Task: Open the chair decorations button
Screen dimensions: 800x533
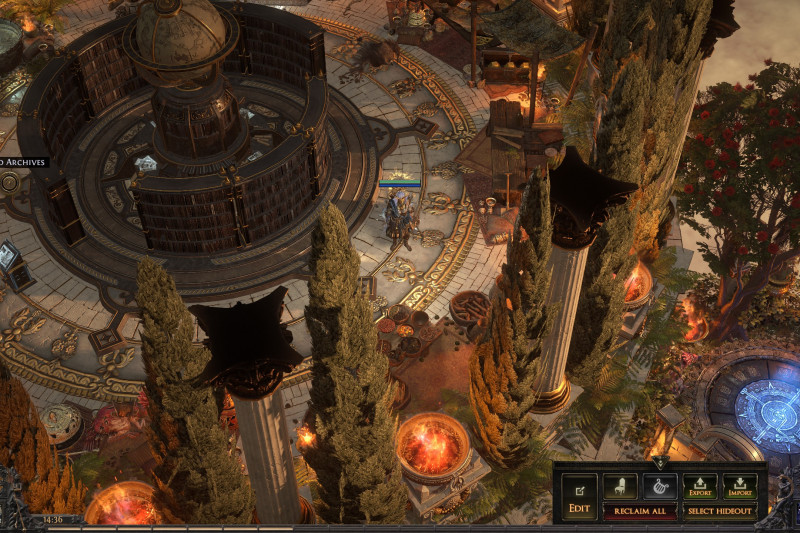Action: pos(619,487)
